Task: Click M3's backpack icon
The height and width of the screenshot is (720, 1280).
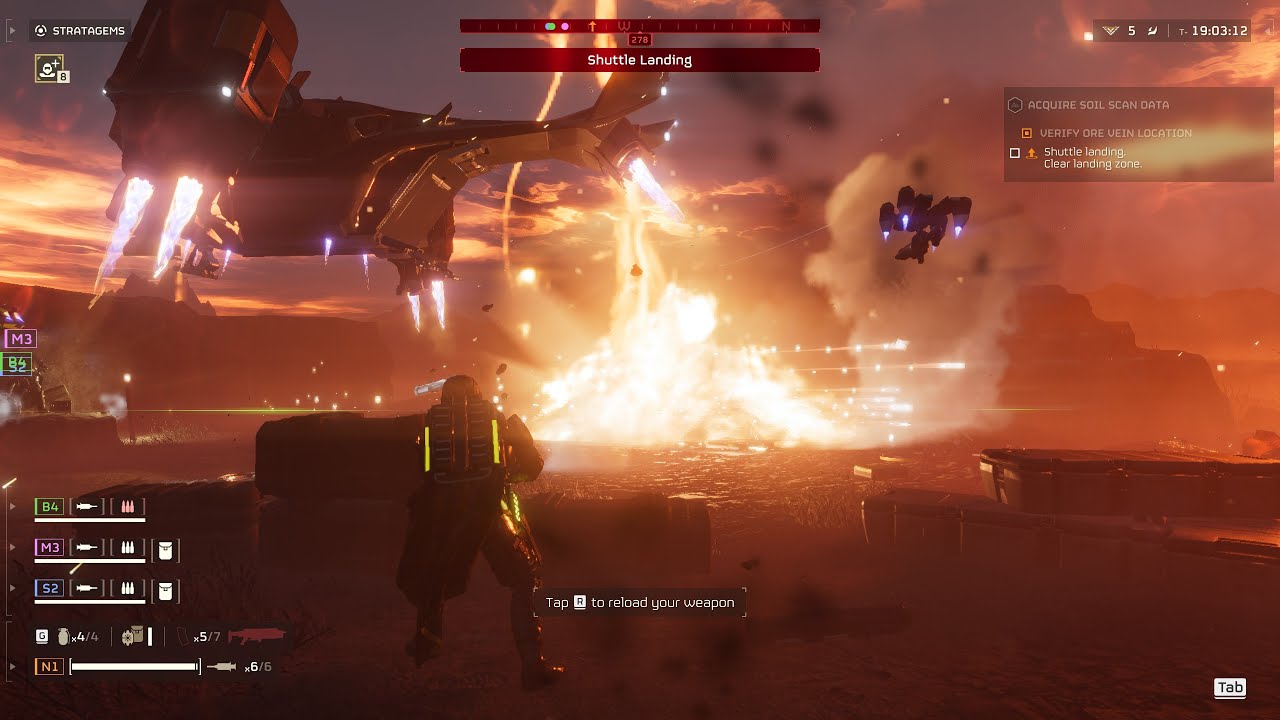Action: tap(166, 549)
